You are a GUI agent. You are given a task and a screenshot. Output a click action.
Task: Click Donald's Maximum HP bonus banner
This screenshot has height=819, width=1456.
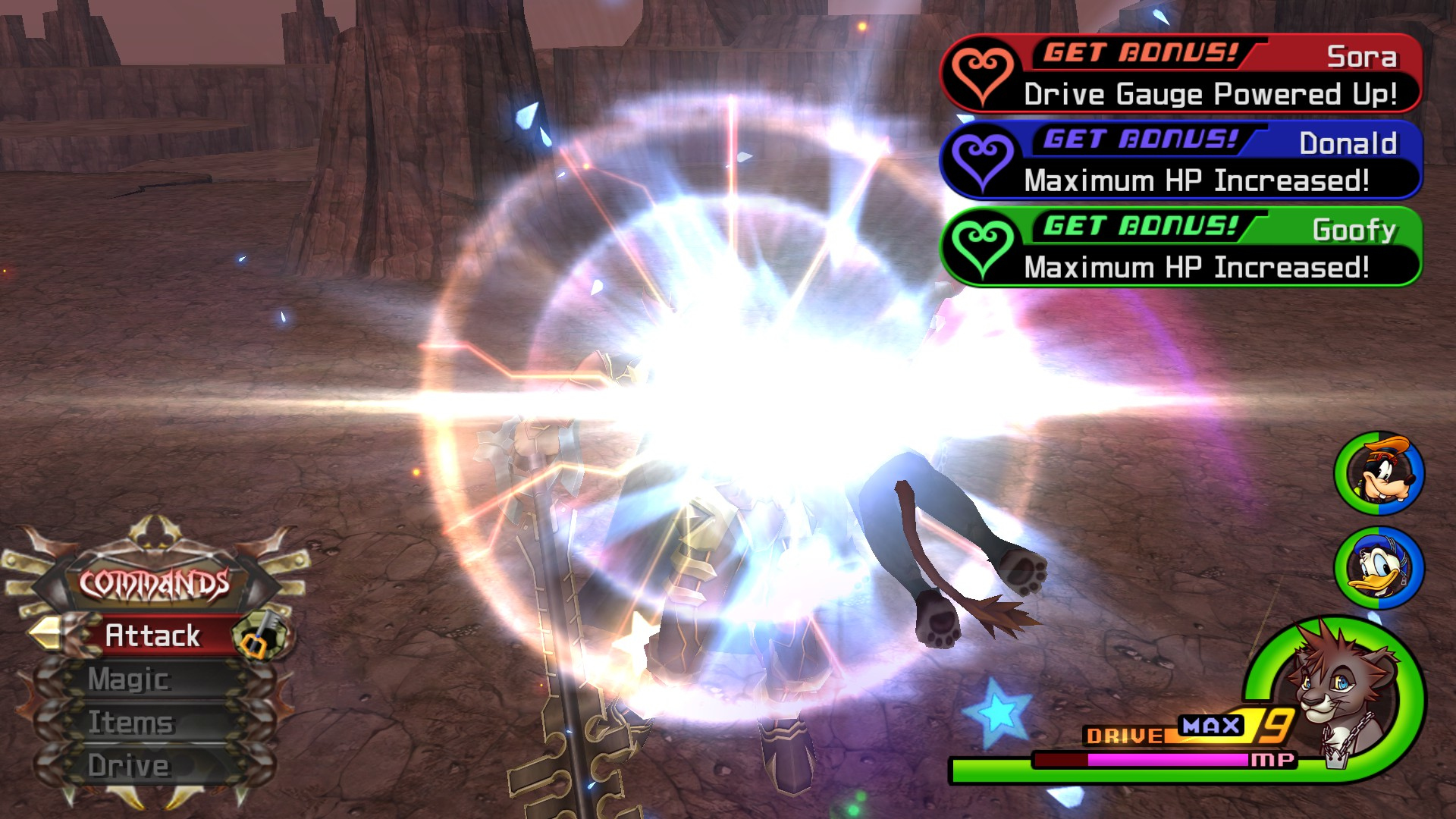coord(1181,161)
